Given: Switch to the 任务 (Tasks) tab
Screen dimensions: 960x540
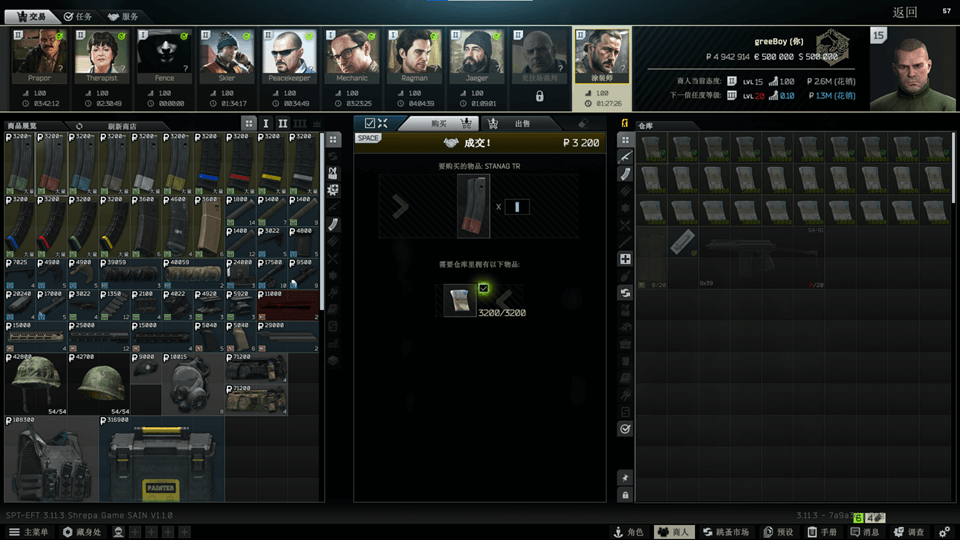Looking at the screenshot, I should 77,16.
